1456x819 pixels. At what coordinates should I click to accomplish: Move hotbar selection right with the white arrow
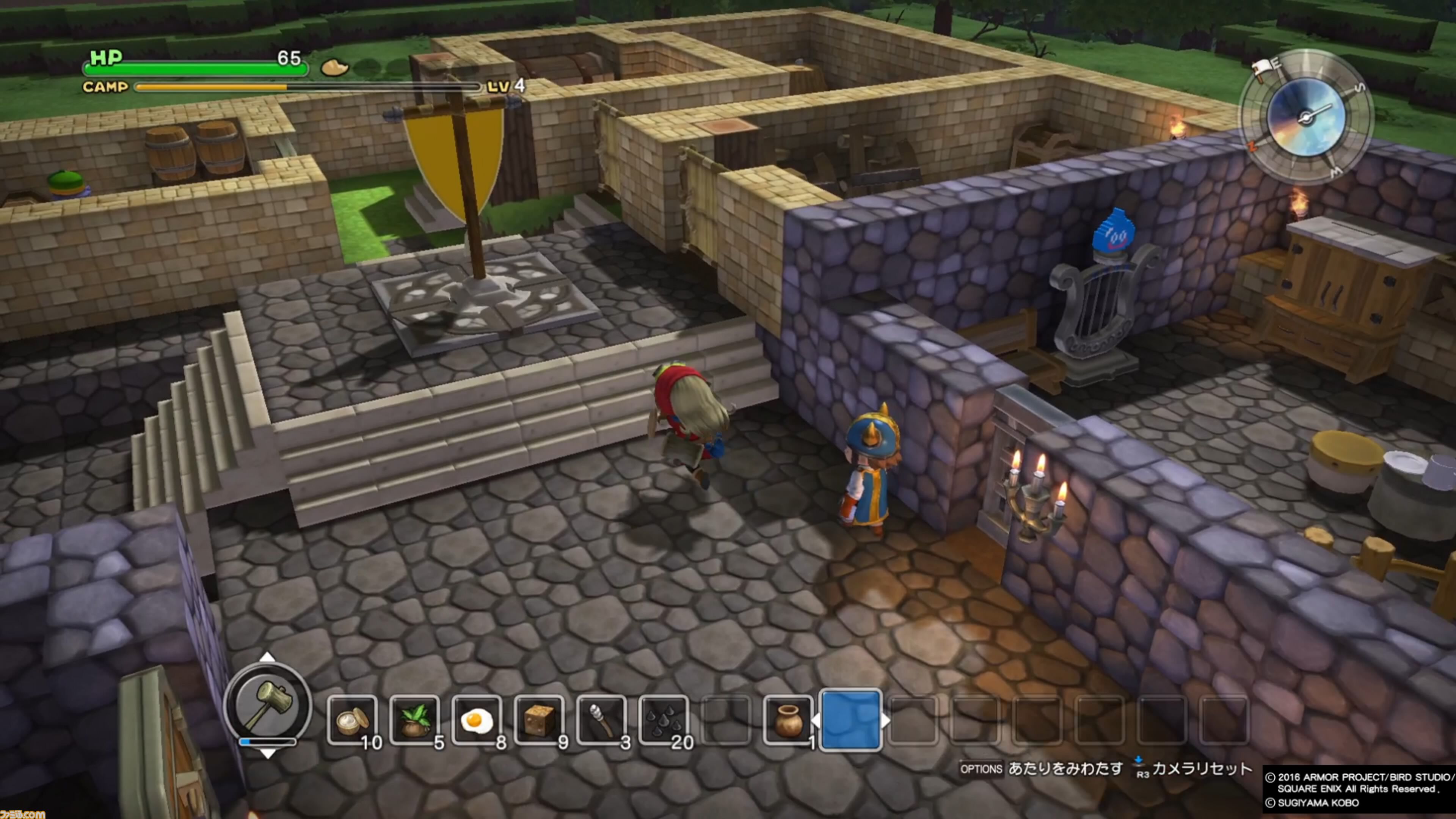(x=885, y=721)
